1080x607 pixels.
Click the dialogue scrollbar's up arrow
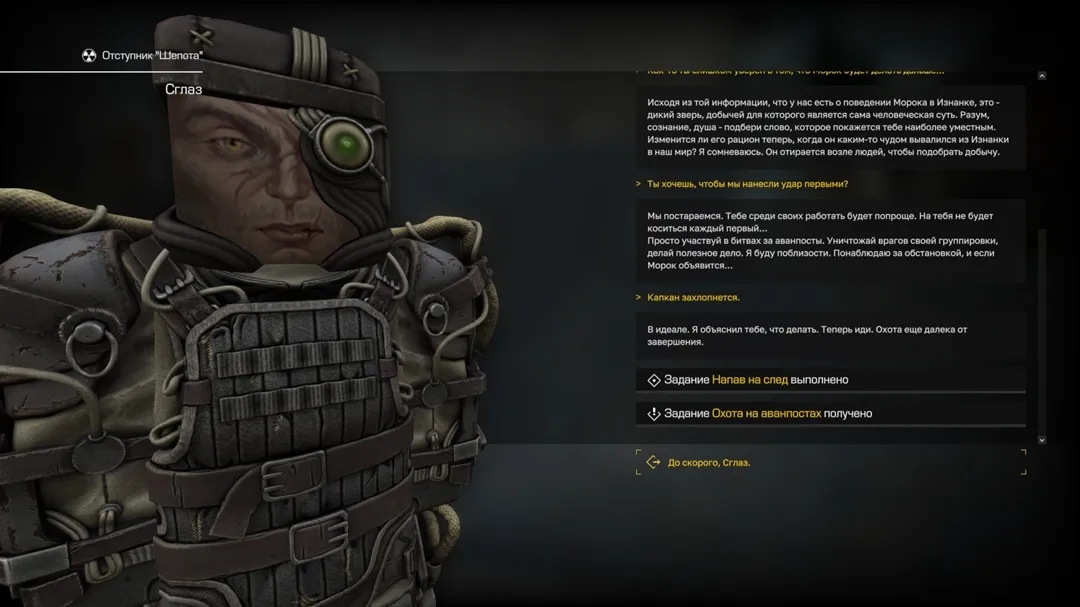1042,76
